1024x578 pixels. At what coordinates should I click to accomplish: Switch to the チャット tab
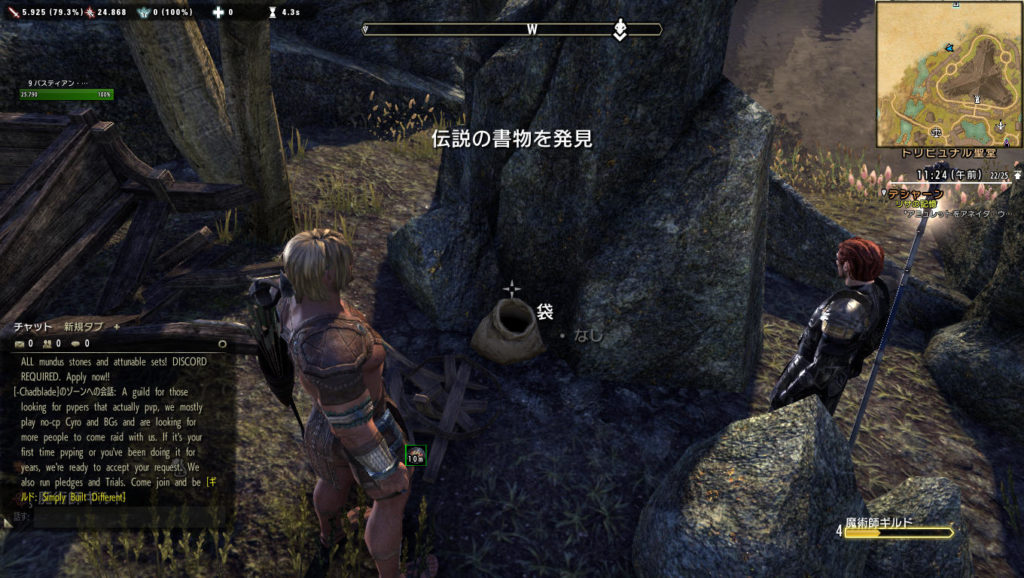(32, 326)
